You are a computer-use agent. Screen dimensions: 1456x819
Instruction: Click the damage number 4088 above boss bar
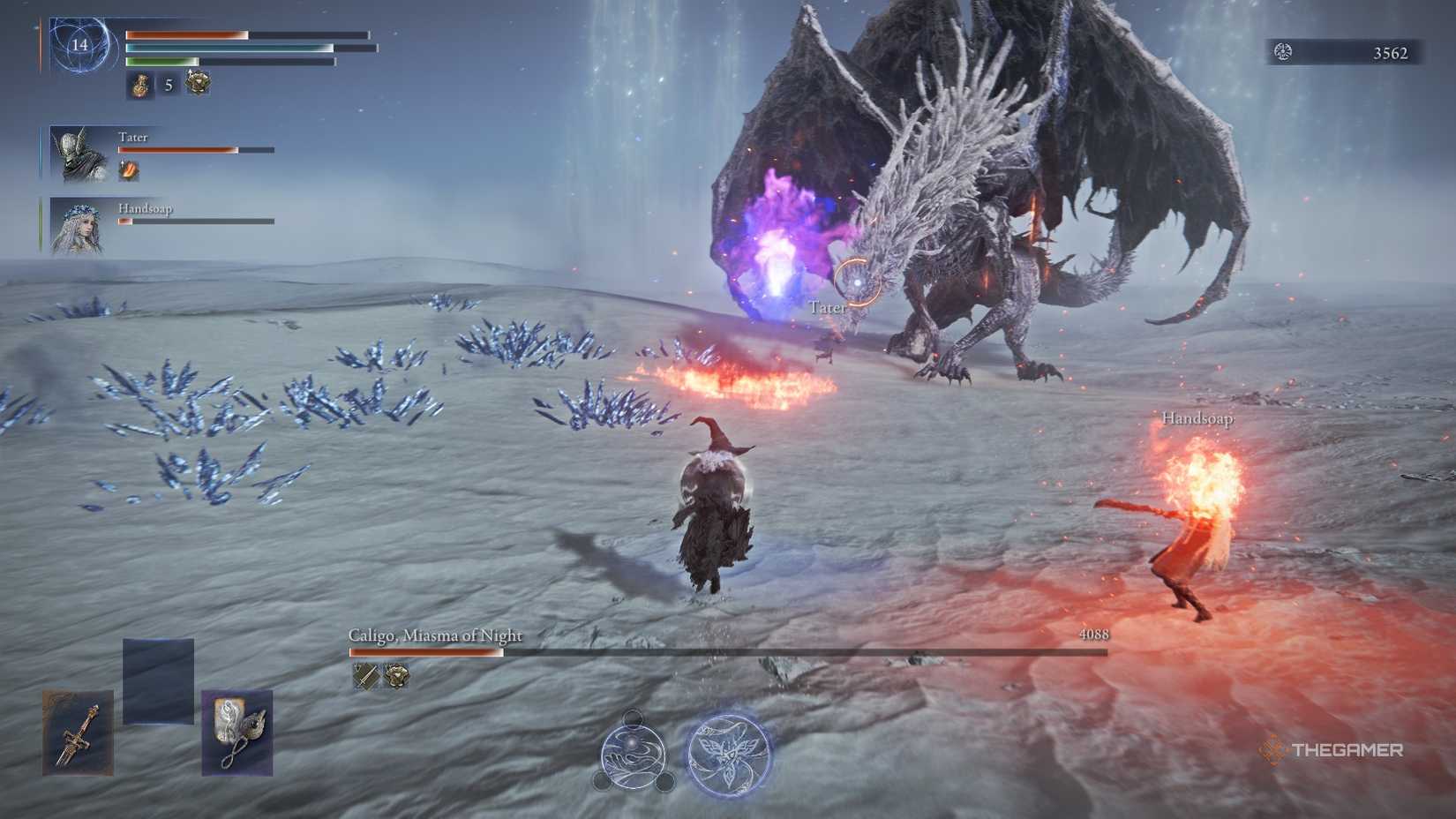click(1094, 632)
